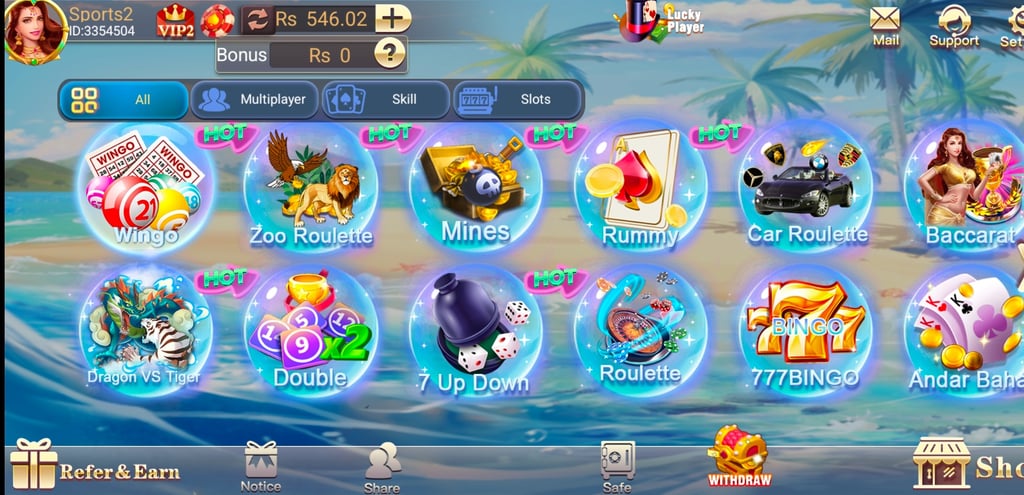Switch to the Multiplayer games tab

(254, 100)
